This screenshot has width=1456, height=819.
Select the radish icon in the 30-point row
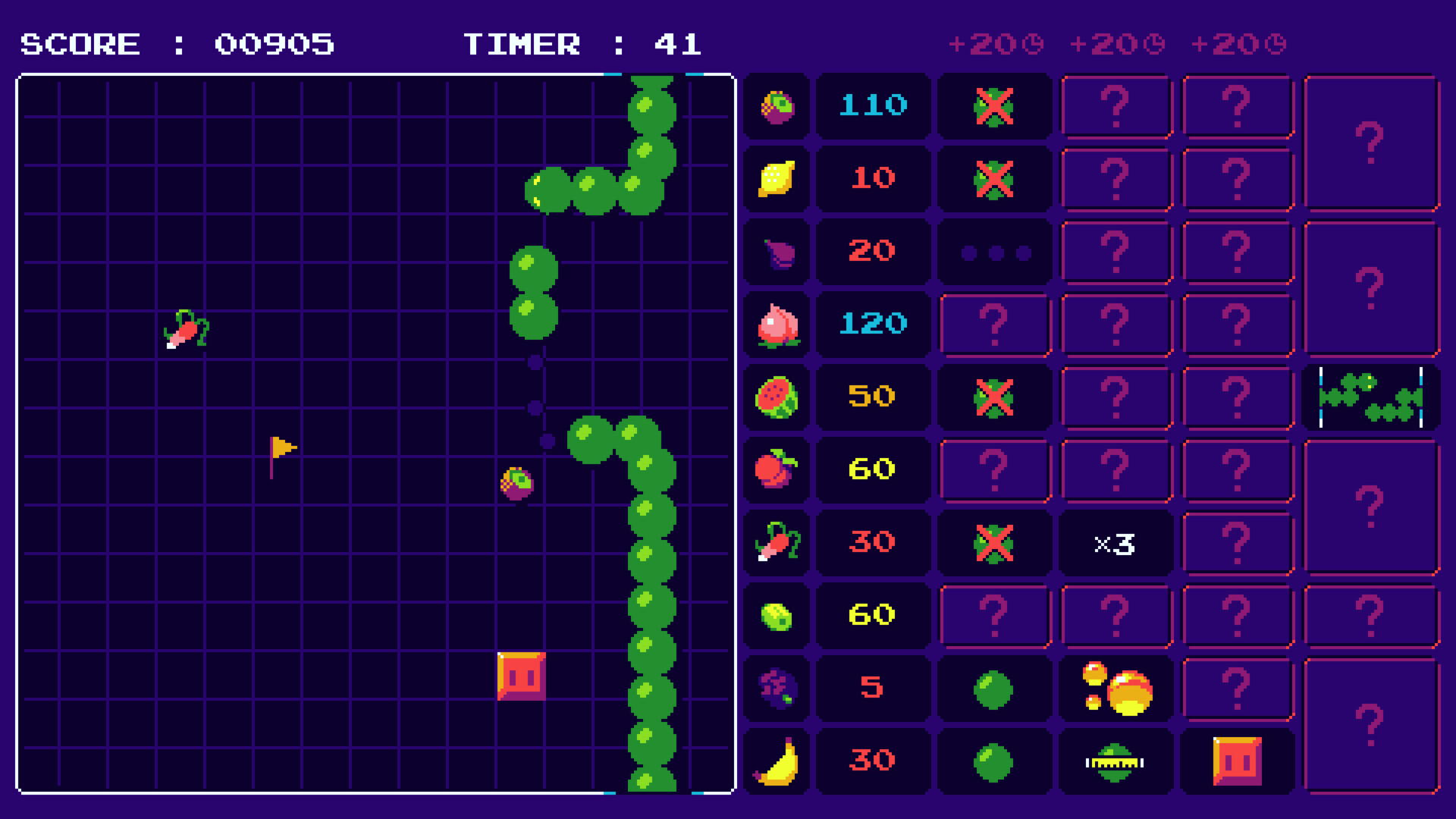pyautogui.click(x=775, y=542)
